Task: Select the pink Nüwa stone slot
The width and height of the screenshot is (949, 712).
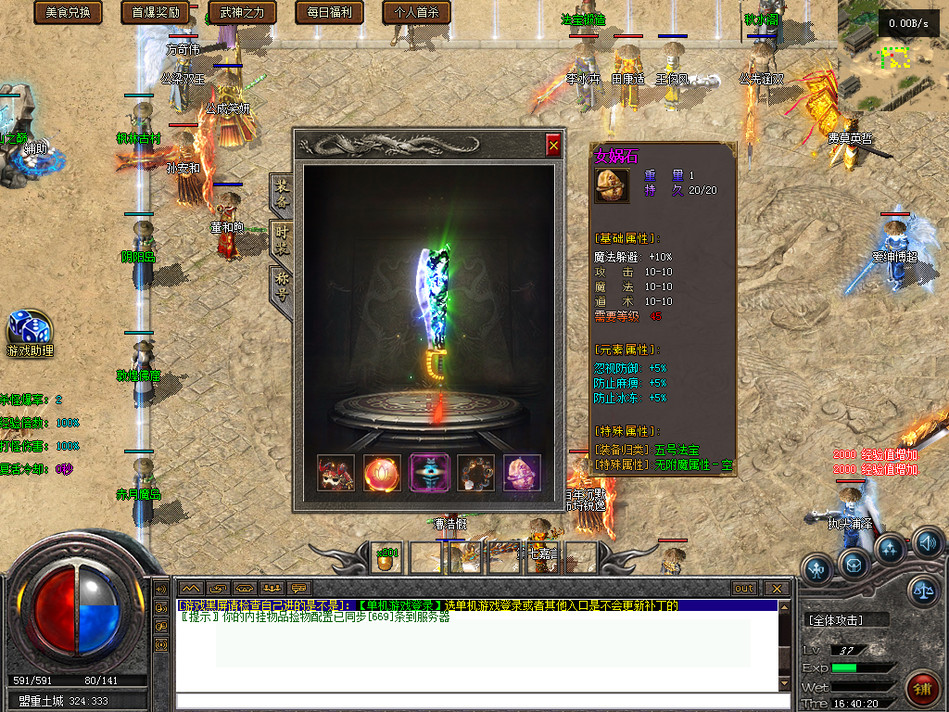Action: [x=522, y=473]
